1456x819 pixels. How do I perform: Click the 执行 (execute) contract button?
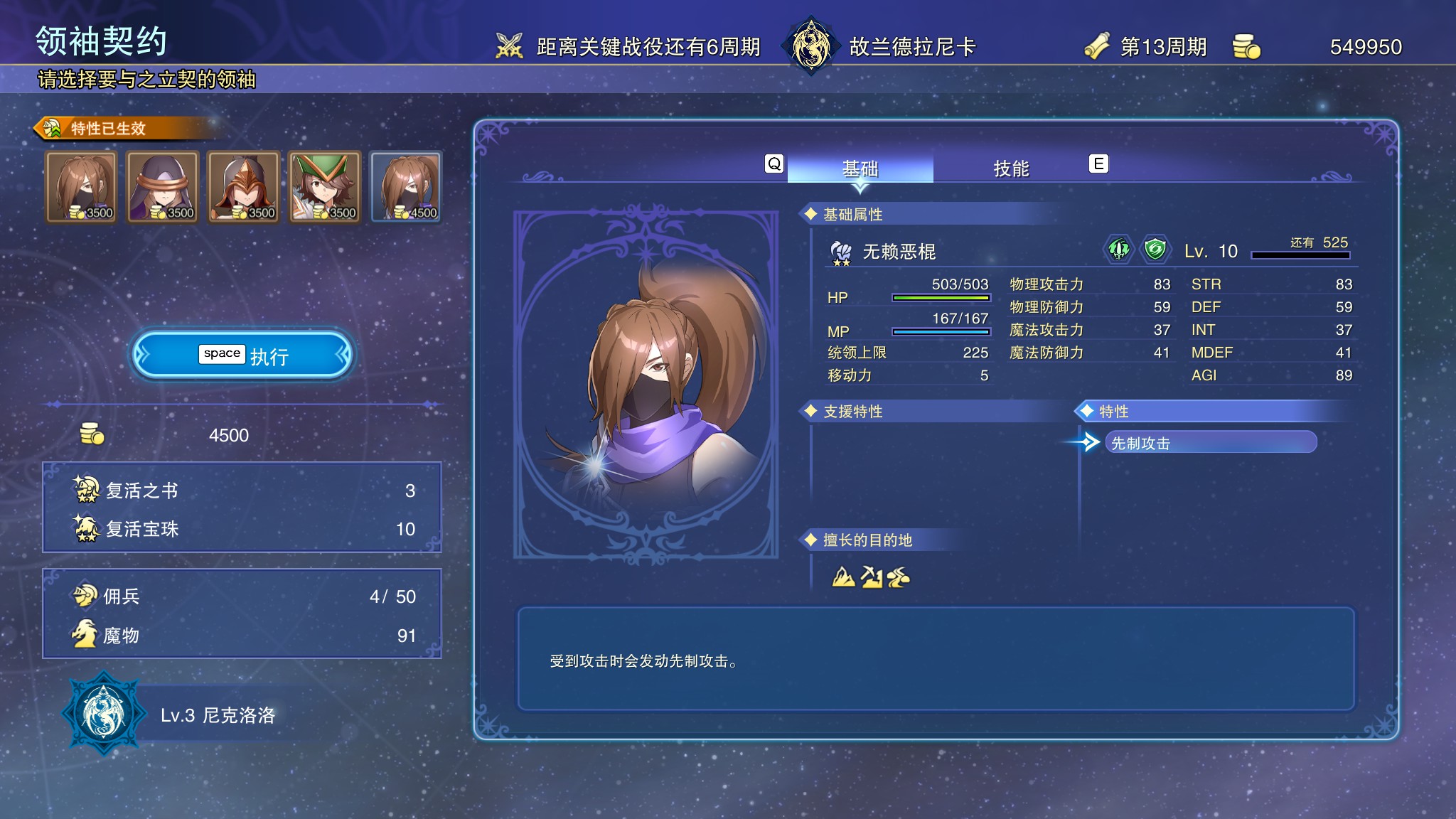click(x=242, y=355)
